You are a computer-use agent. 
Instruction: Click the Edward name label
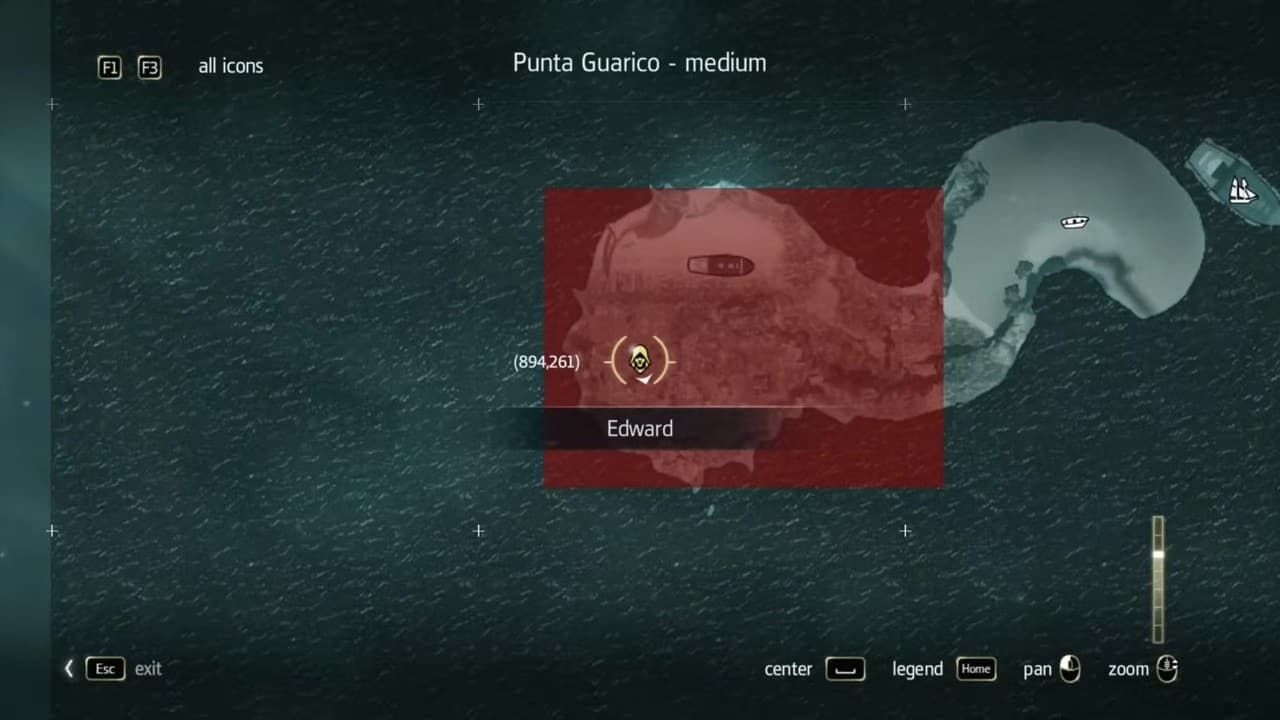tap(640, 428)
